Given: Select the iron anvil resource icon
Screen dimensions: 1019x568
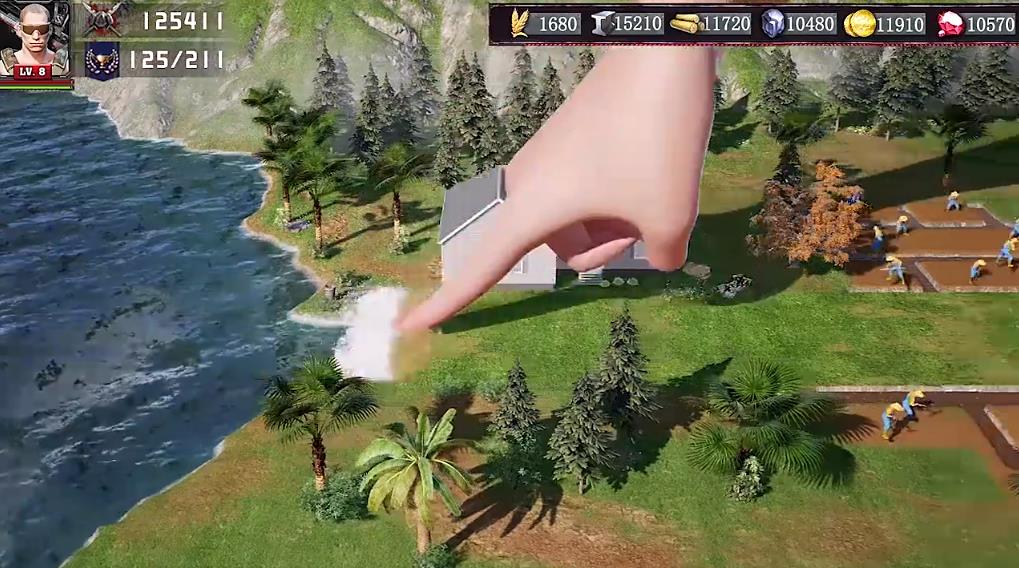Looking at the screenshot, I should tap(603, 23).
